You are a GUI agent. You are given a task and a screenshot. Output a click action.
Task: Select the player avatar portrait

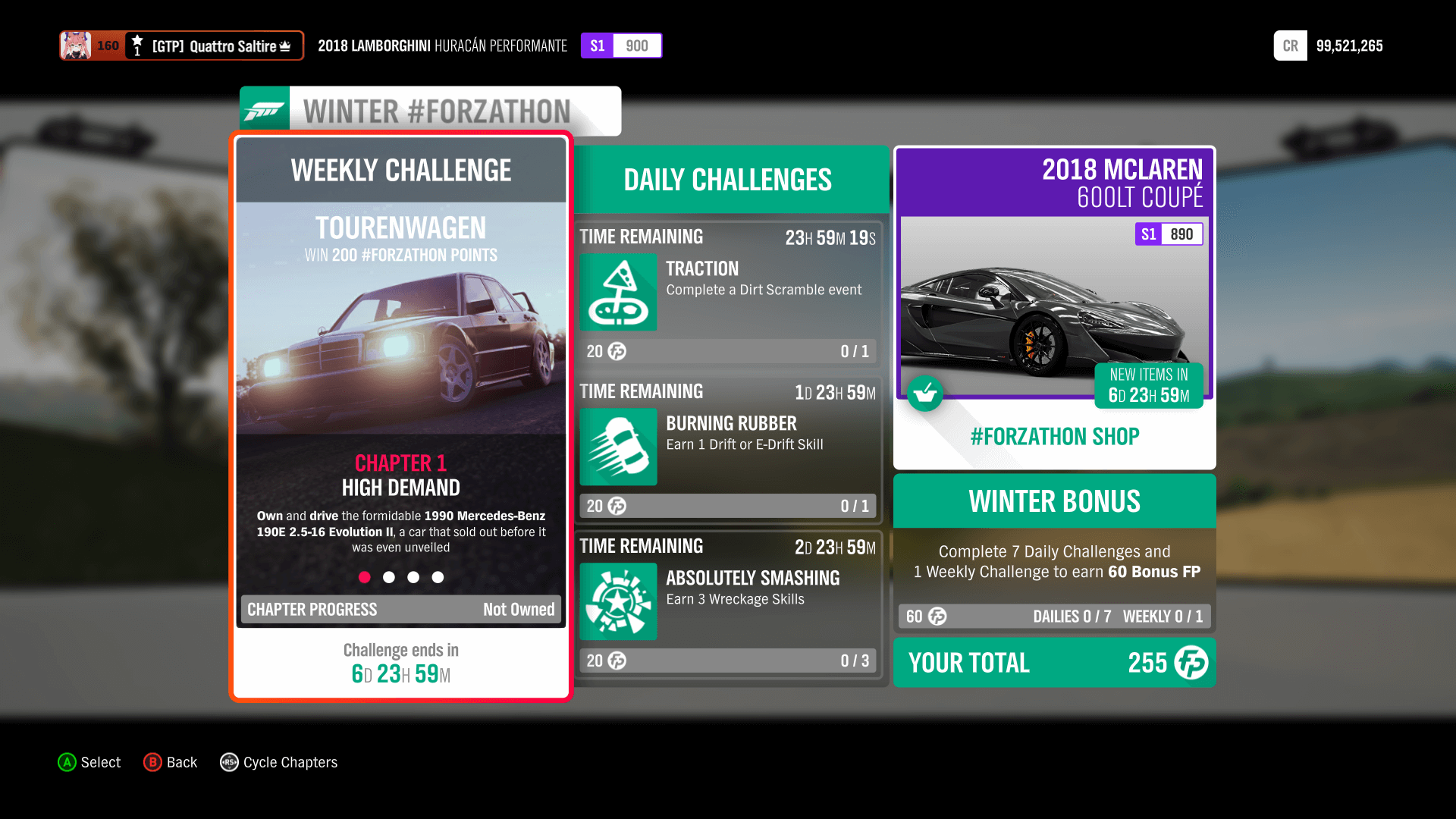pos(76,45)
